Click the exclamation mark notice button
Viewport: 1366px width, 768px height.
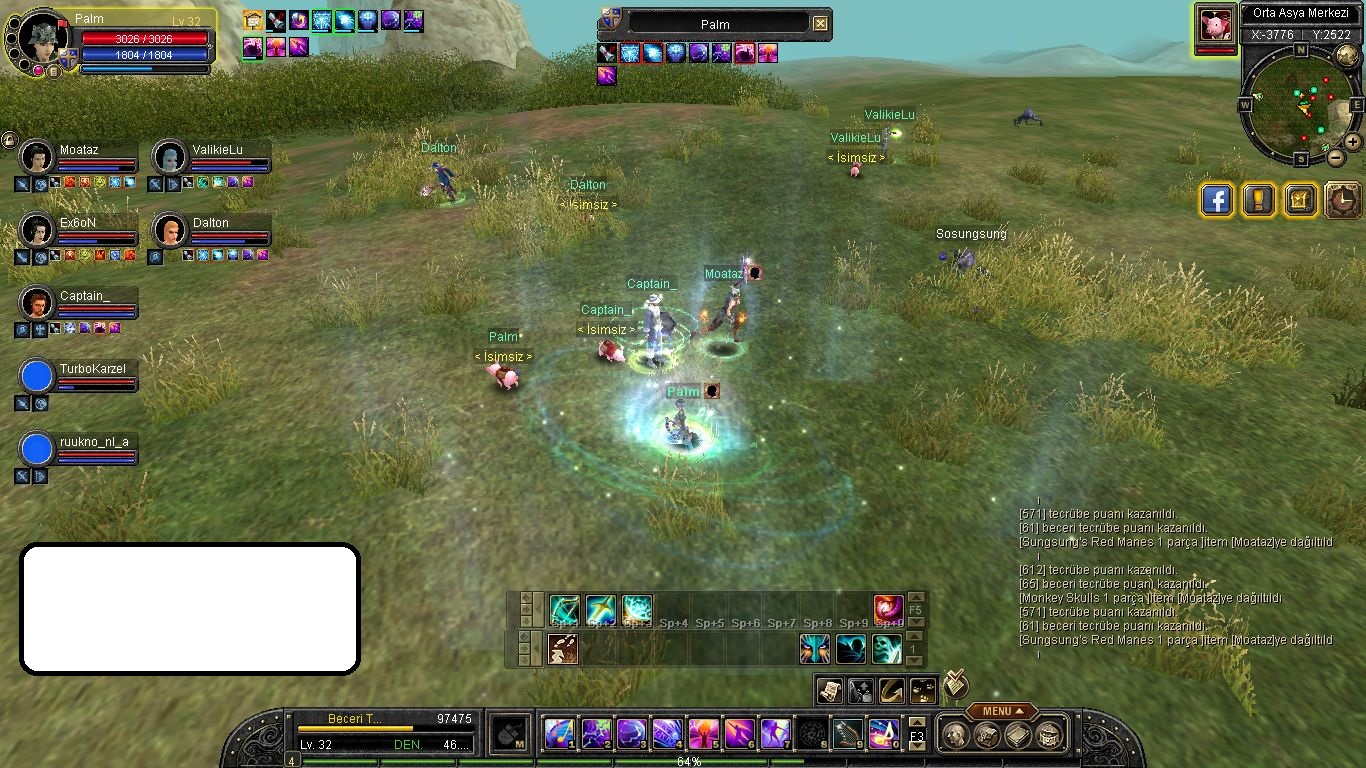point(1258,200)
